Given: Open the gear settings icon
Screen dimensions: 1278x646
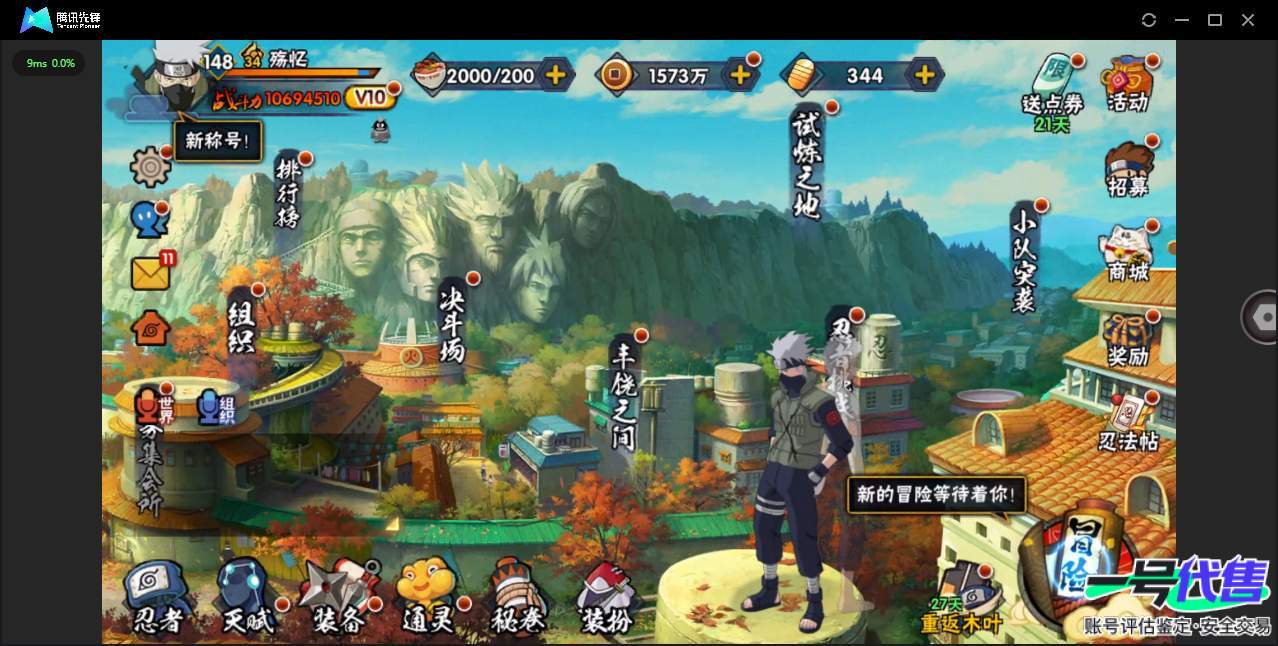Looking at the screenshot, I should pos(151,166).
